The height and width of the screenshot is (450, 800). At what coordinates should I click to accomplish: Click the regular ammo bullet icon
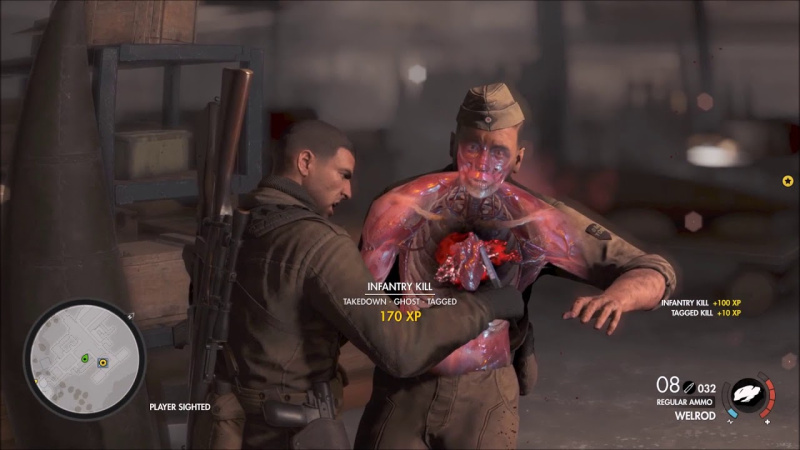pyautogui.click(x=690, y=385)
